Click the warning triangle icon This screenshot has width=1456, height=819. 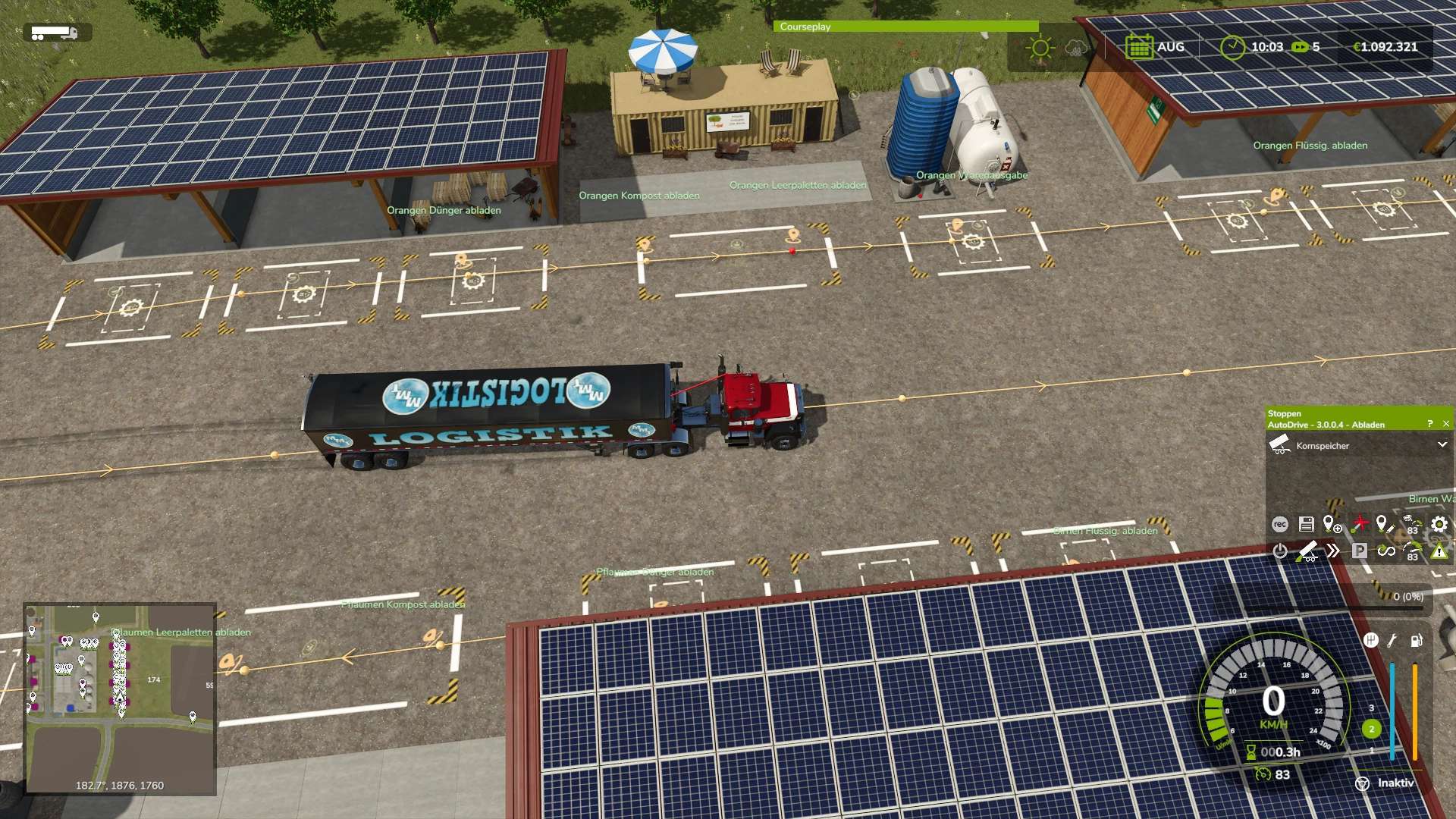(x=1439, y=551)
